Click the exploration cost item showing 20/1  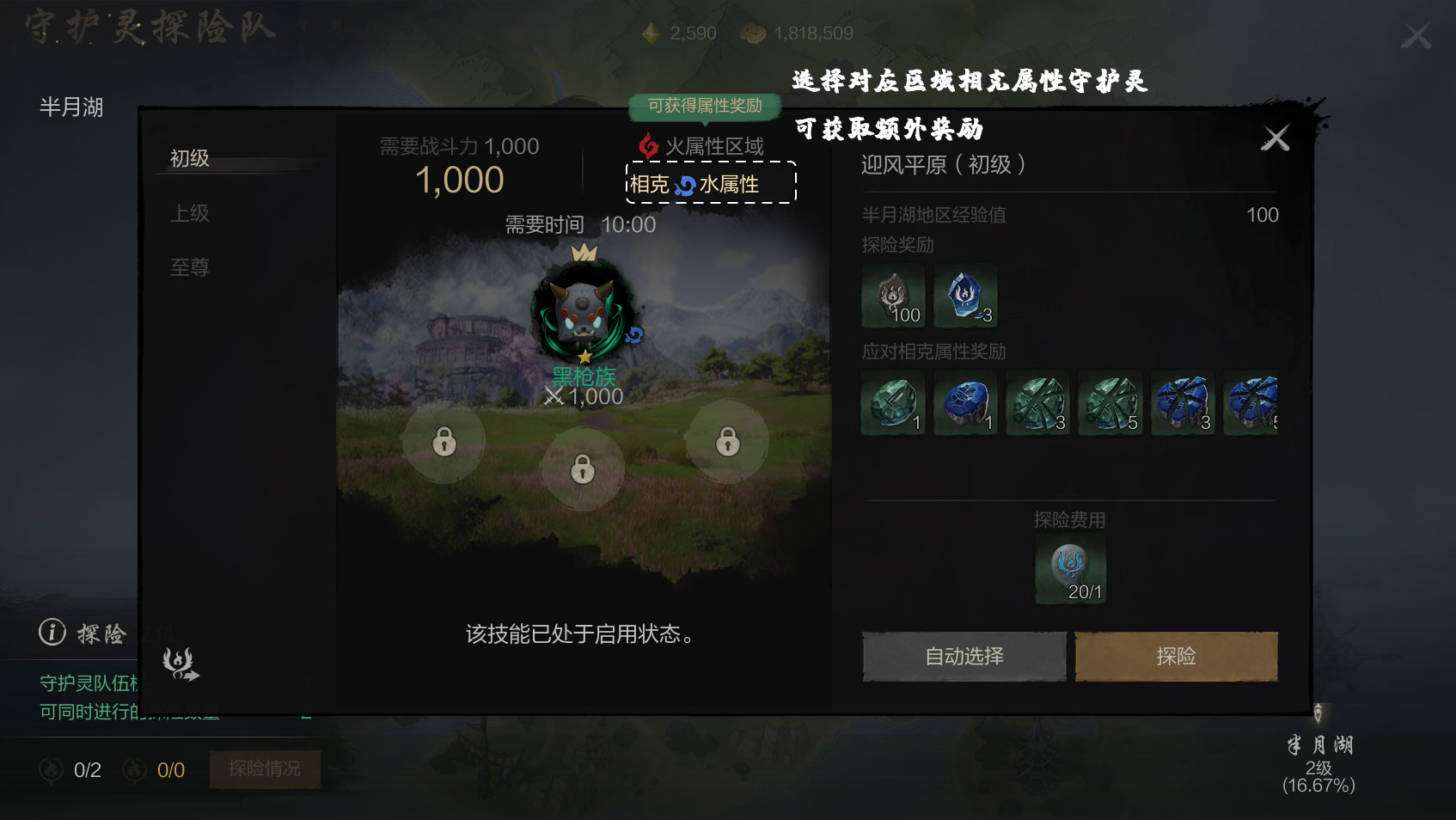[1069, 567]
